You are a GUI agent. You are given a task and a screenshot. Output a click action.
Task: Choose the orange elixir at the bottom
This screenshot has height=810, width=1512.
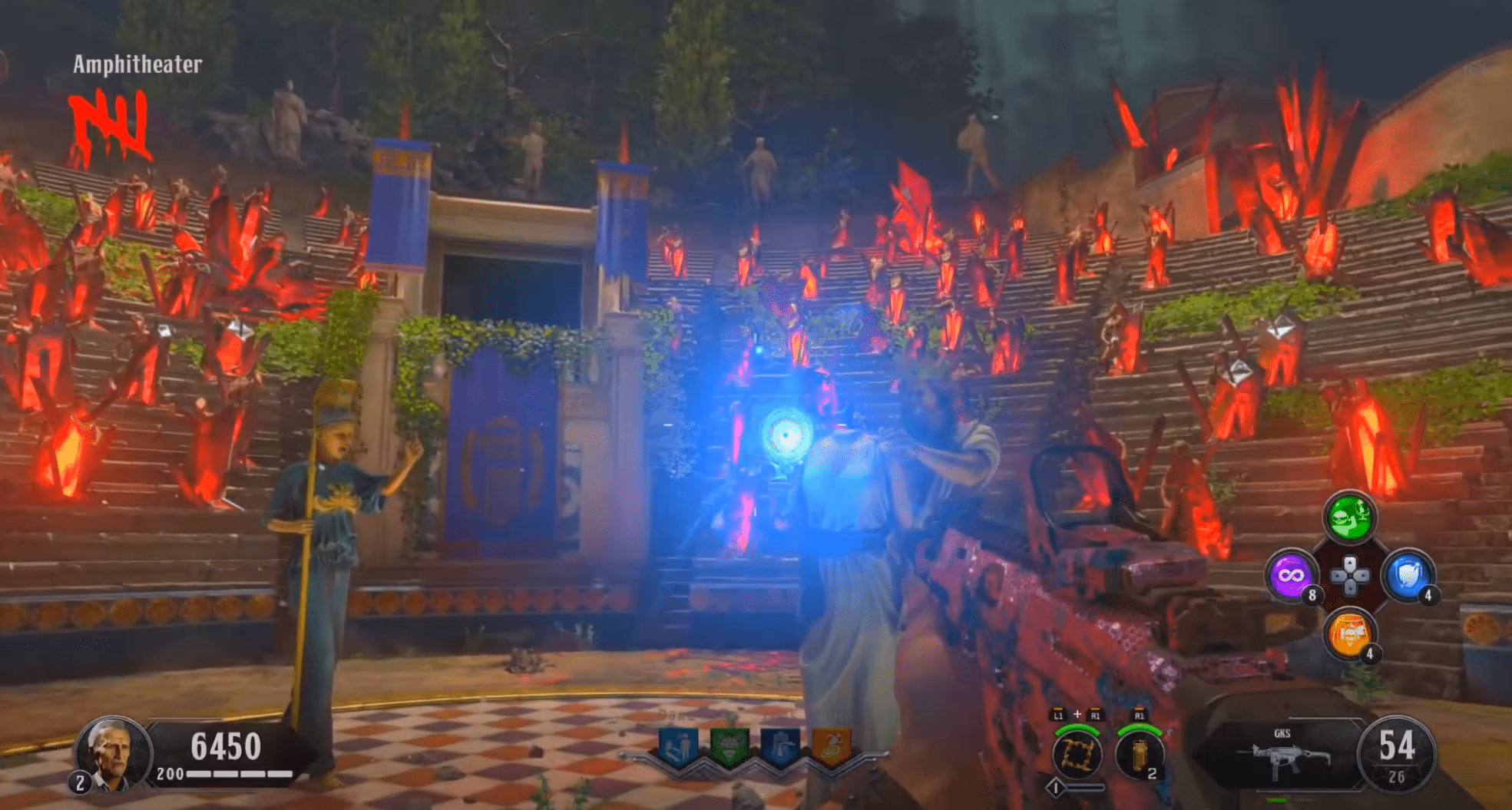click(1349, 633)
